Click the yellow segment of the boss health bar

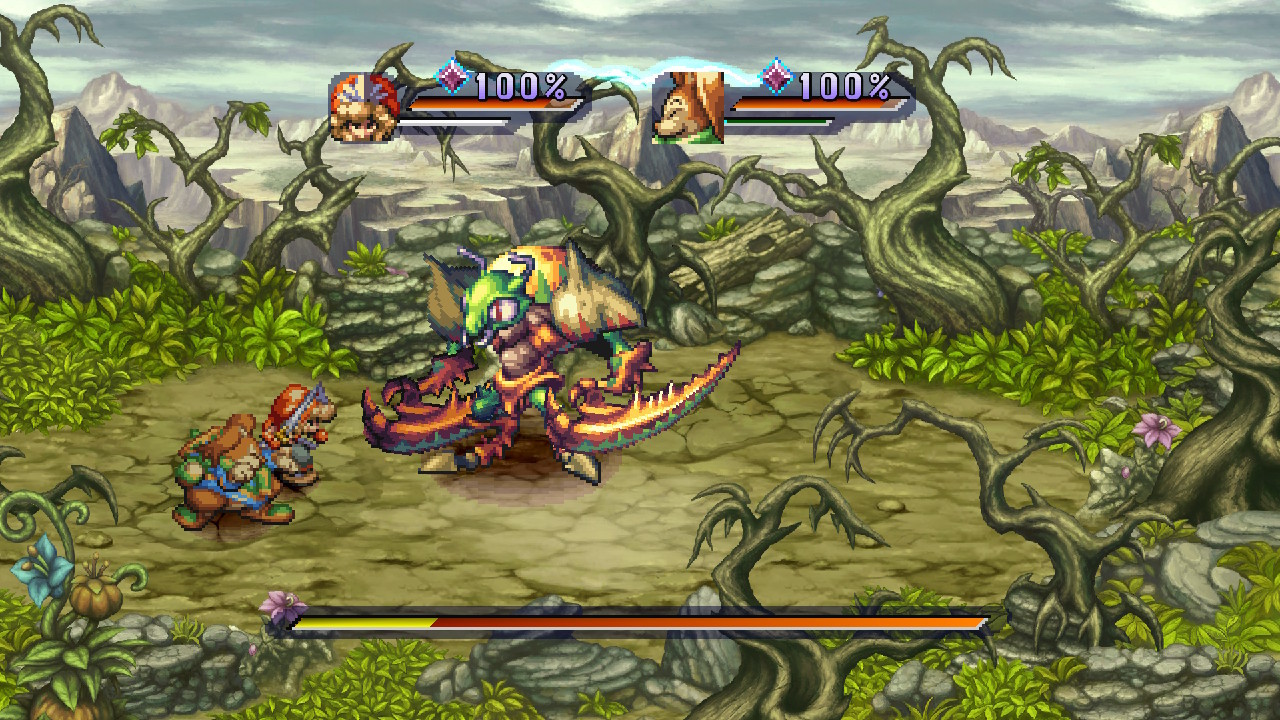point(360,622)
